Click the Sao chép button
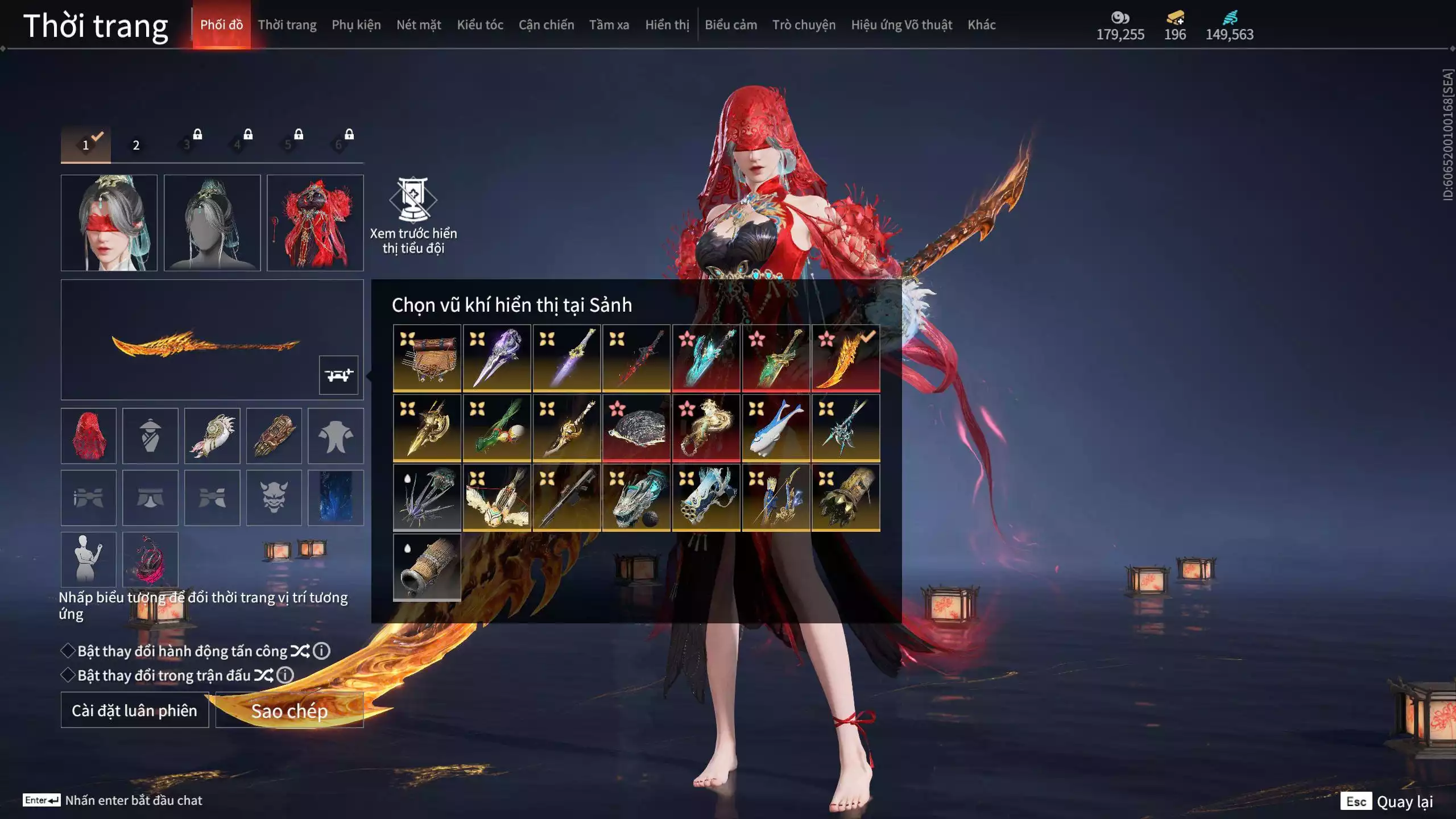This screenshot has width=1456, height=819. (x=289, y=710)
